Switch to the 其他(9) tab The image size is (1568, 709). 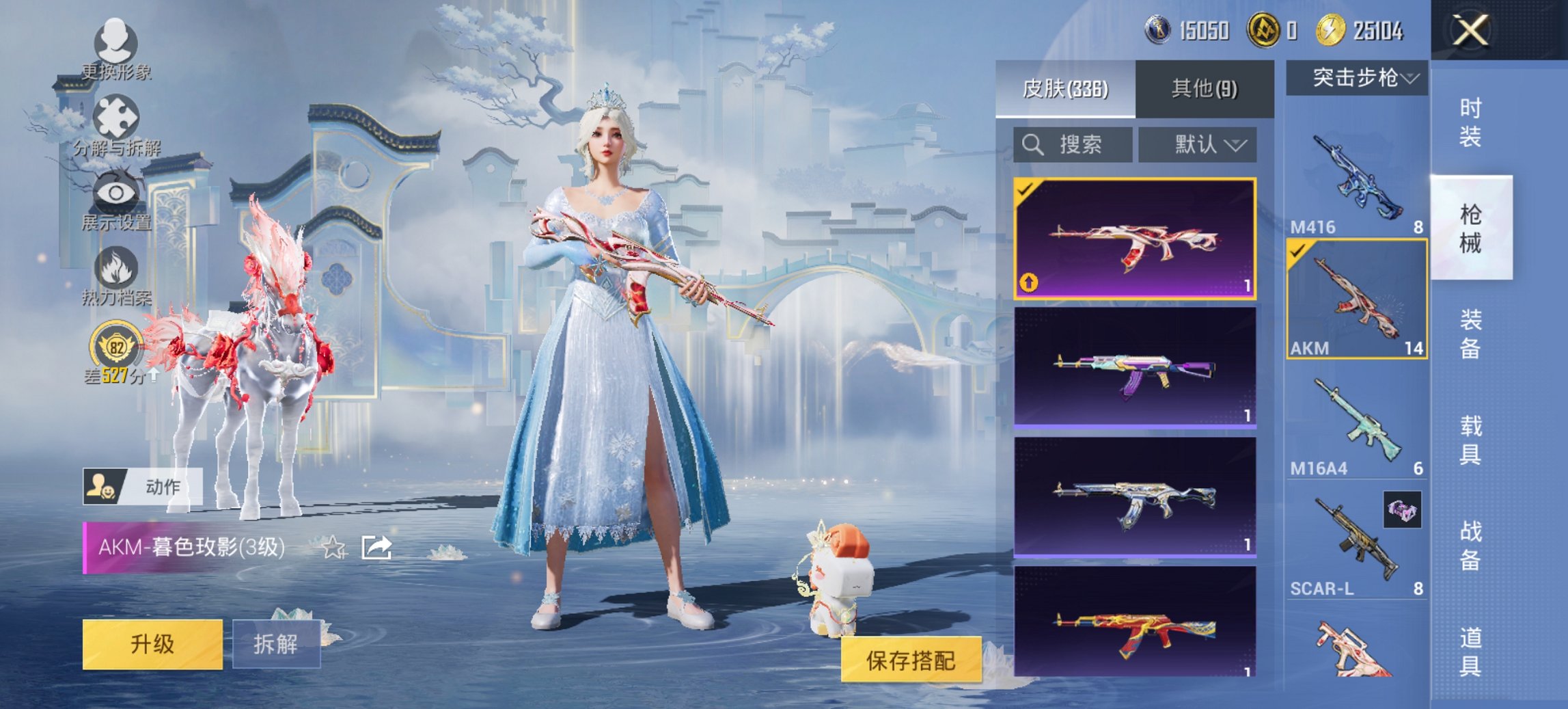[x=1205, y=88]
